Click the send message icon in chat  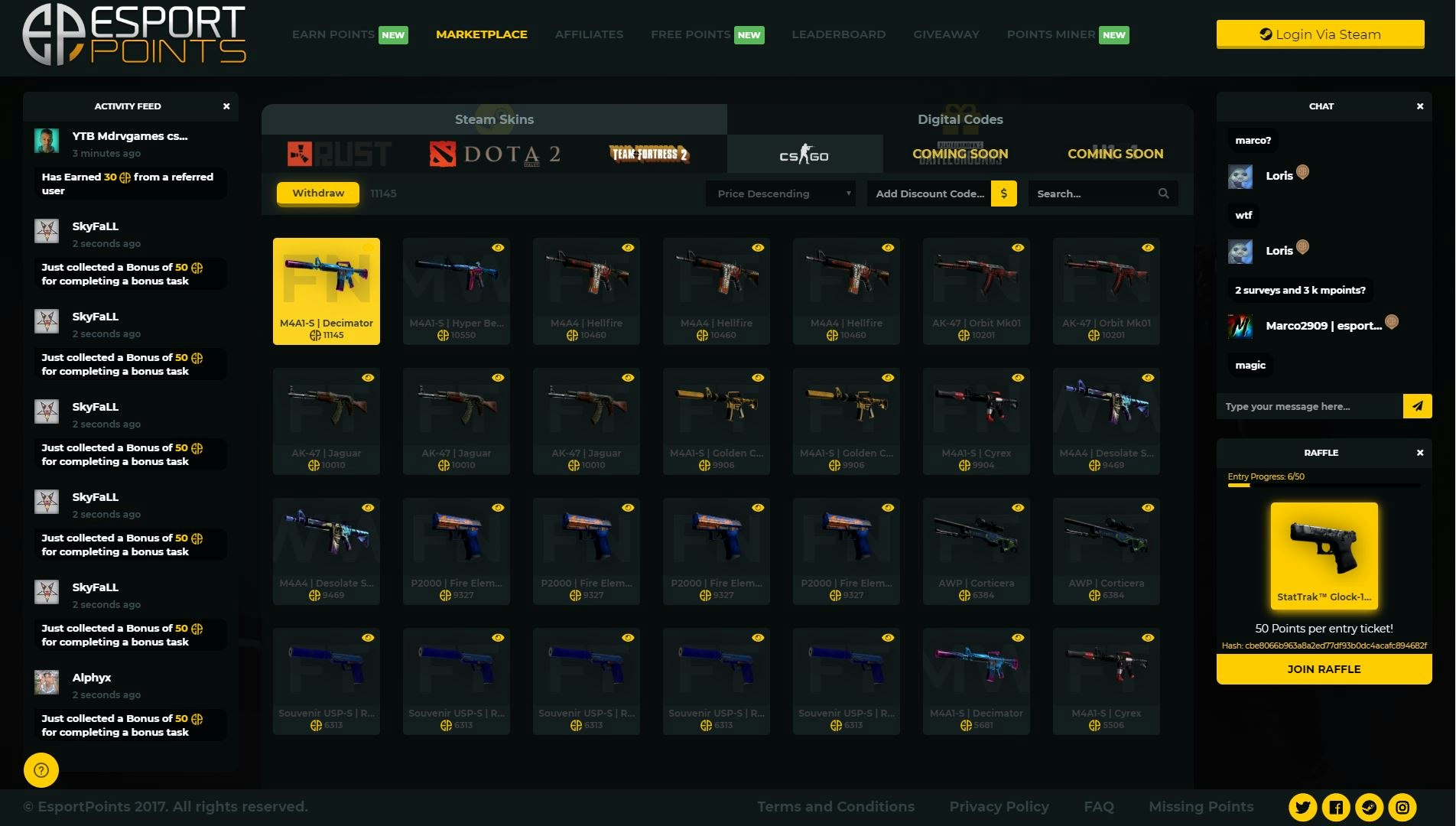coord(1418,406)
